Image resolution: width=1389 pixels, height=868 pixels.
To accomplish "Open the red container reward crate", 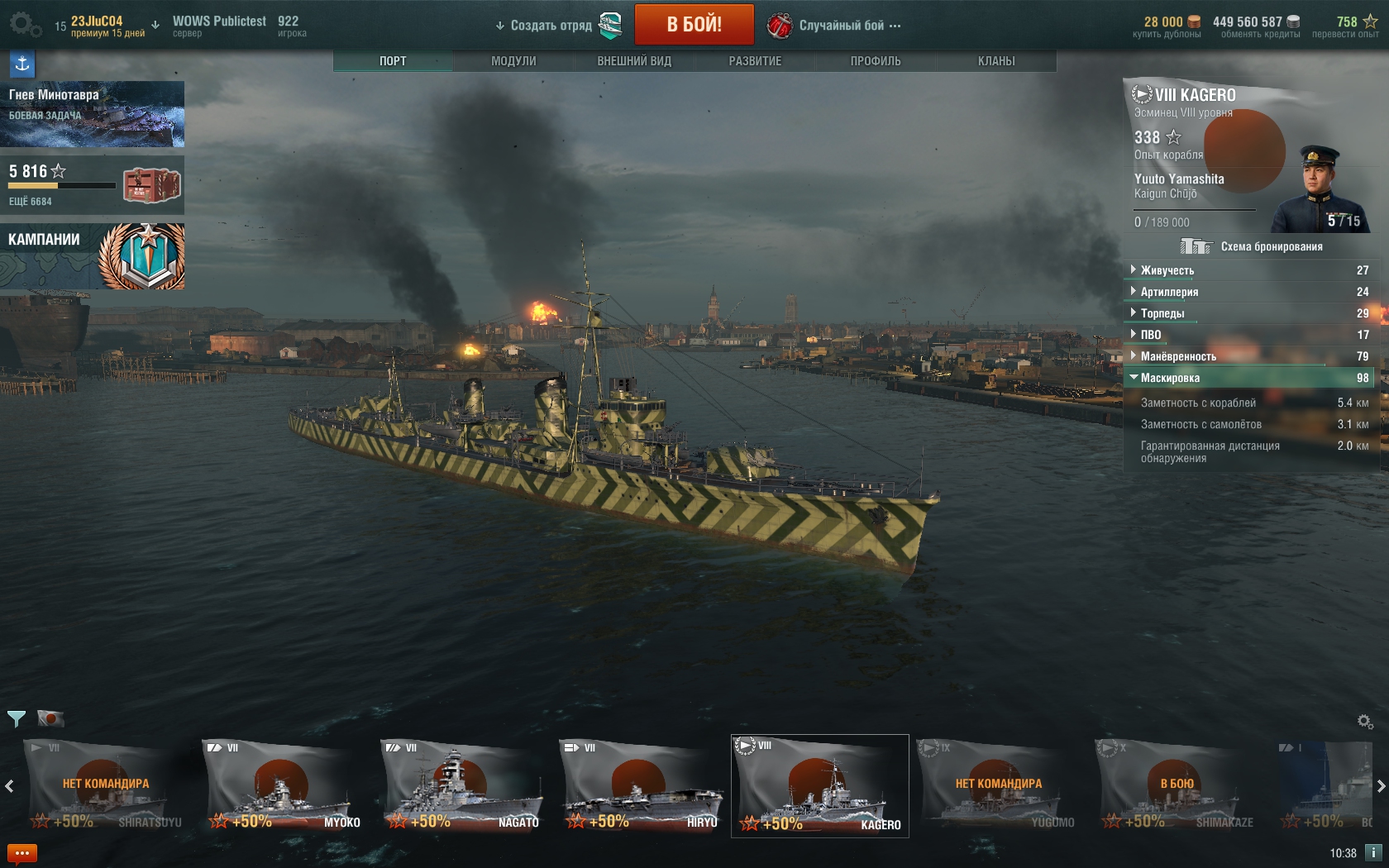I will (151, 185).
